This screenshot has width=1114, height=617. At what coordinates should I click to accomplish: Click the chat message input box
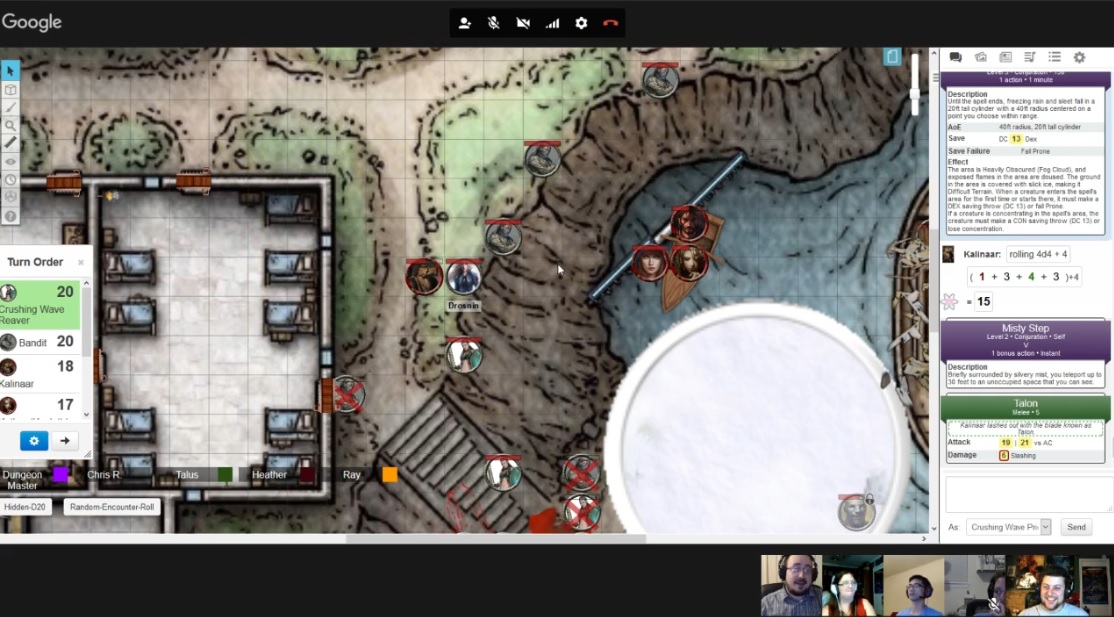(x=1026, y=495)
